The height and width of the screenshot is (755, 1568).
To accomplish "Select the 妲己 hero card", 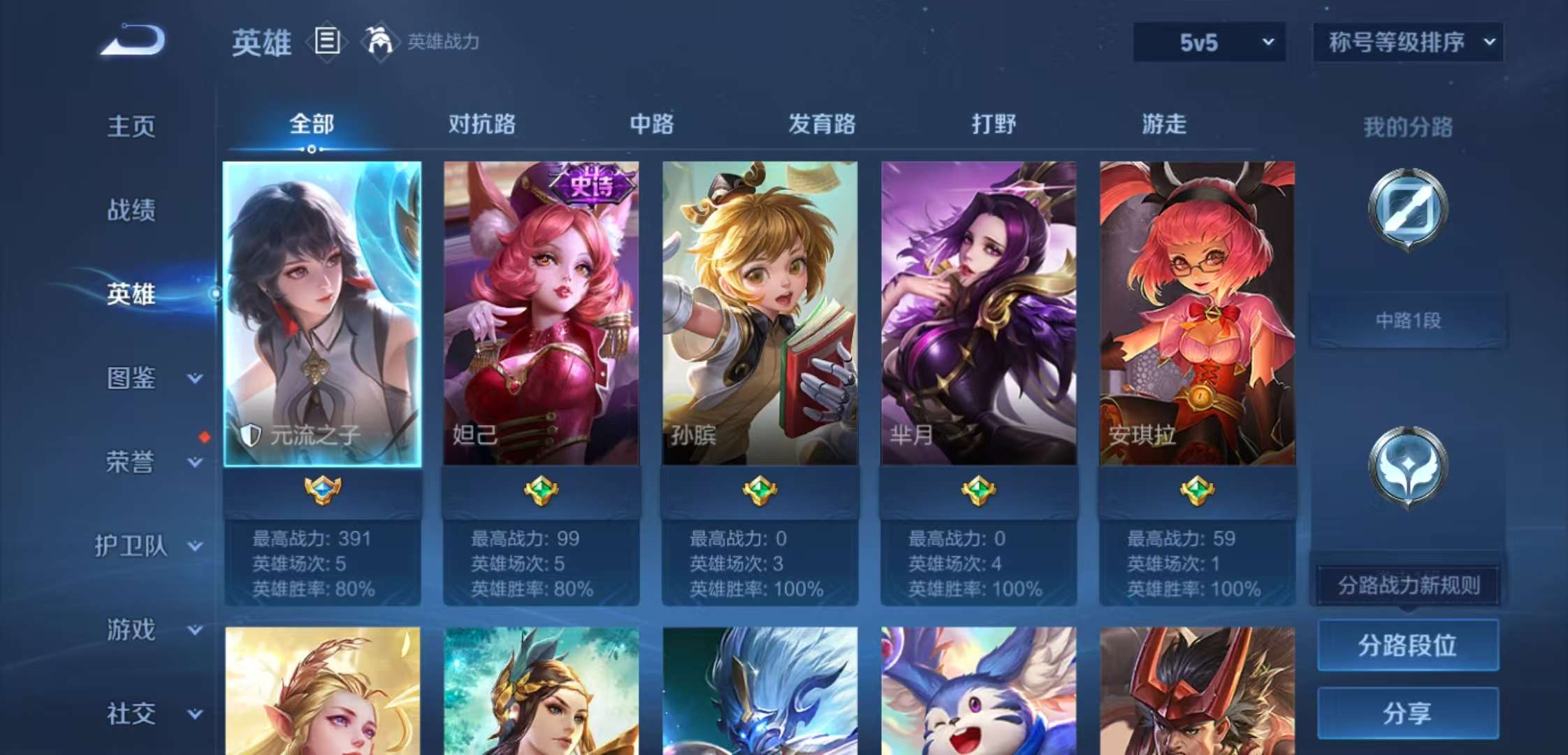I will point(542,311).
